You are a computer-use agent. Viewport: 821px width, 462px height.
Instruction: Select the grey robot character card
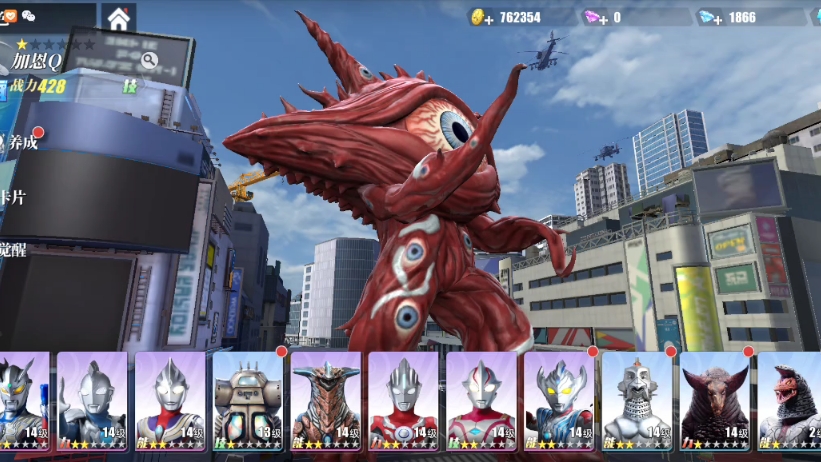pos(637,399)
